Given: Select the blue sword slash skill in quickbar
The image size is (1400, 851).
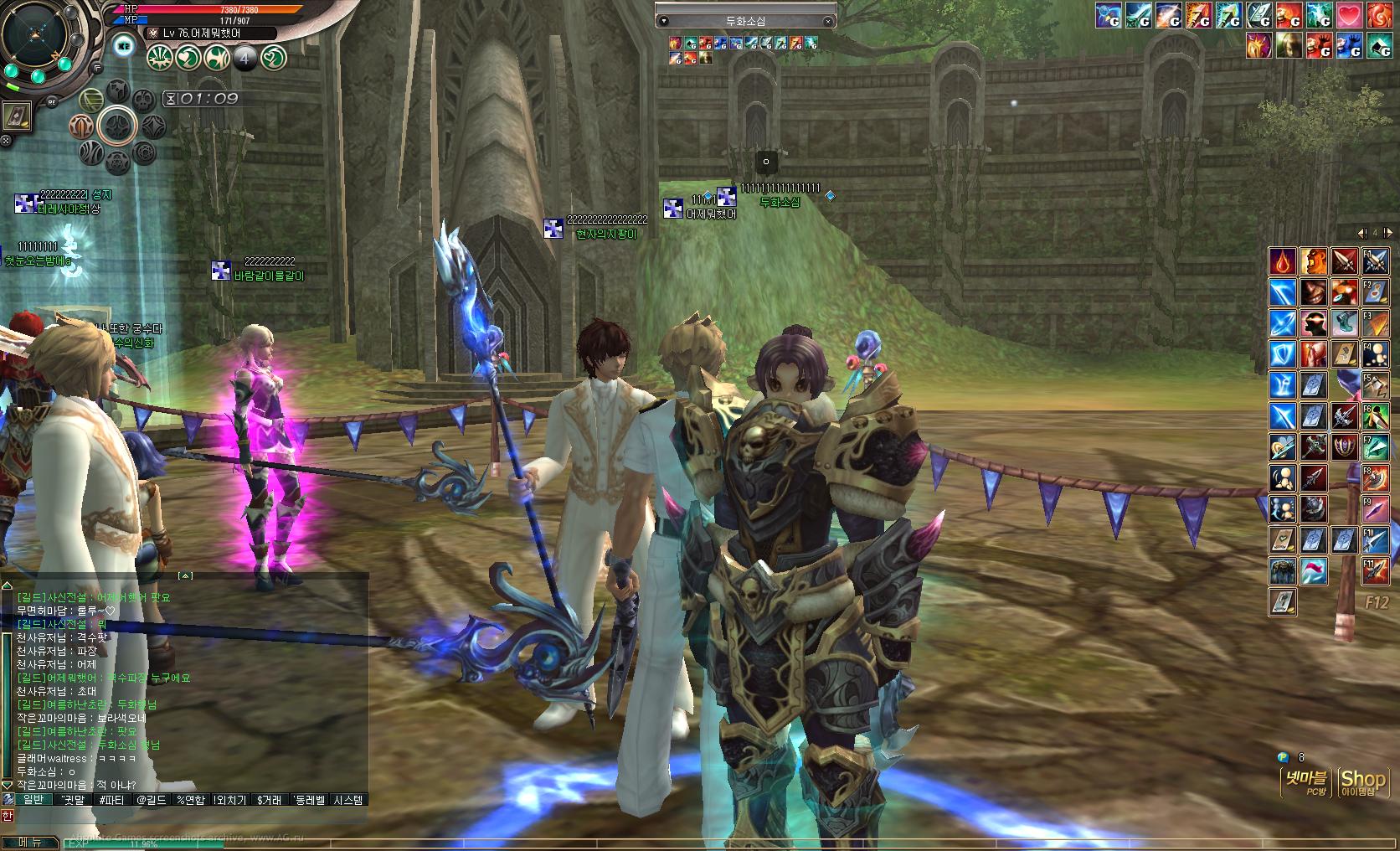Looking at the screenshot, I should tap(1282, 291).
